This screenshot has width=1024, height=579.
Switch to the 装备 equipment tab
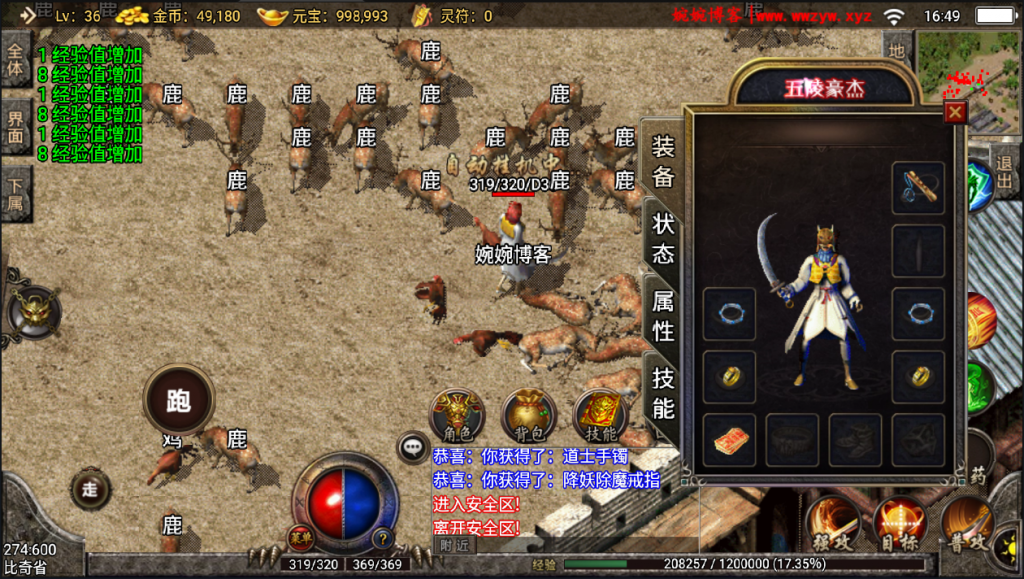[663, 162]
